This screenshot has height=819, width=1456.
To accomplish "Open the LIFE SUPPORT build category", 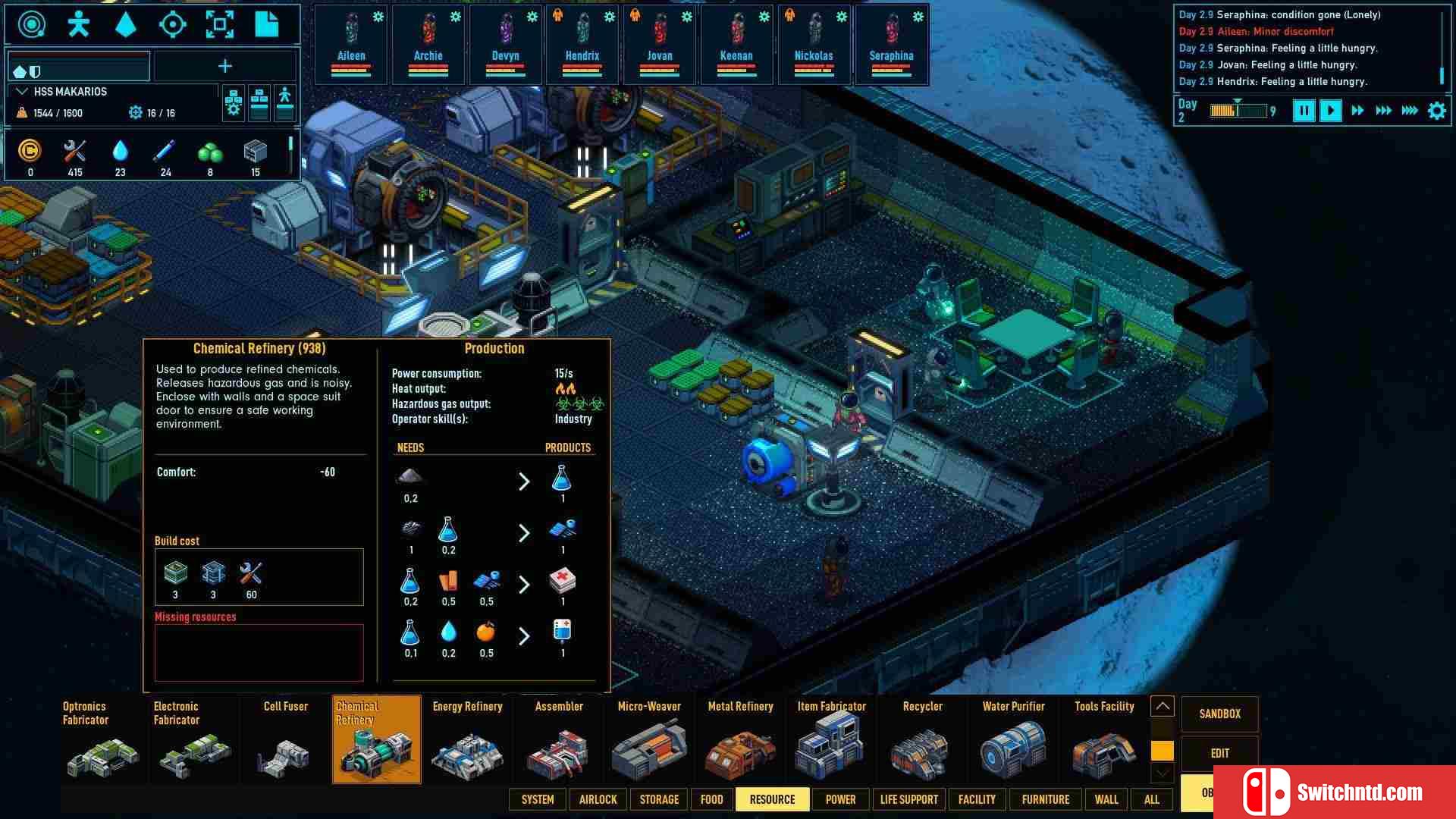I will click(x=908, y=799).
